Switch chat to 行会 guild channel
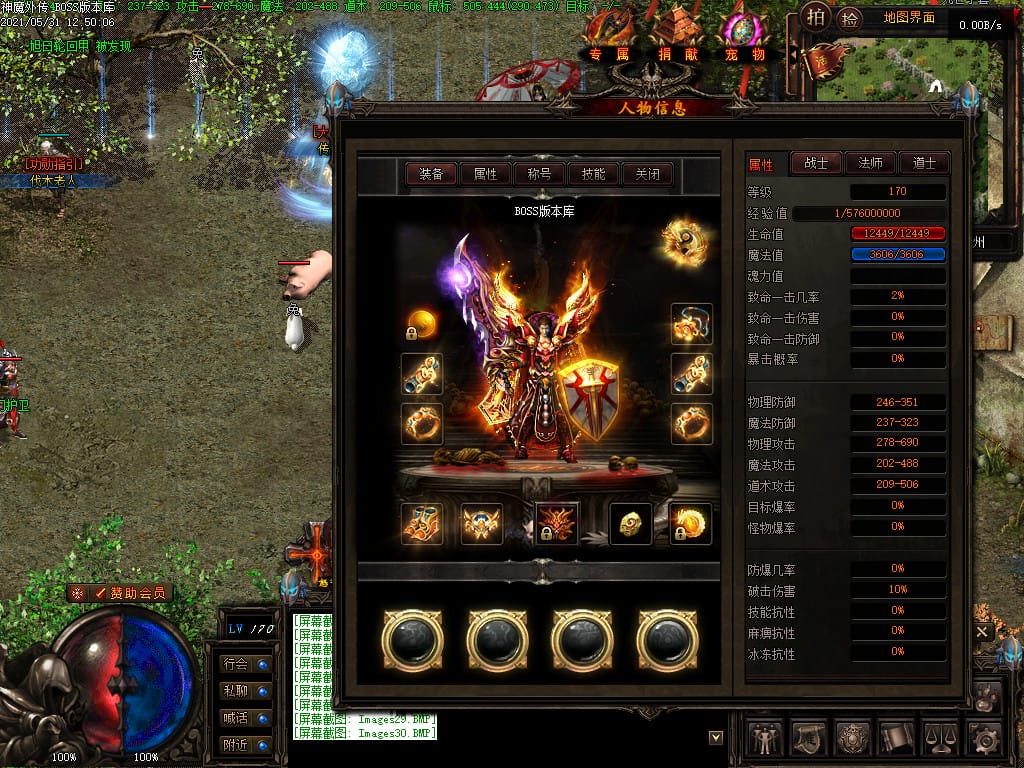1024x768 pixels. 245,663
